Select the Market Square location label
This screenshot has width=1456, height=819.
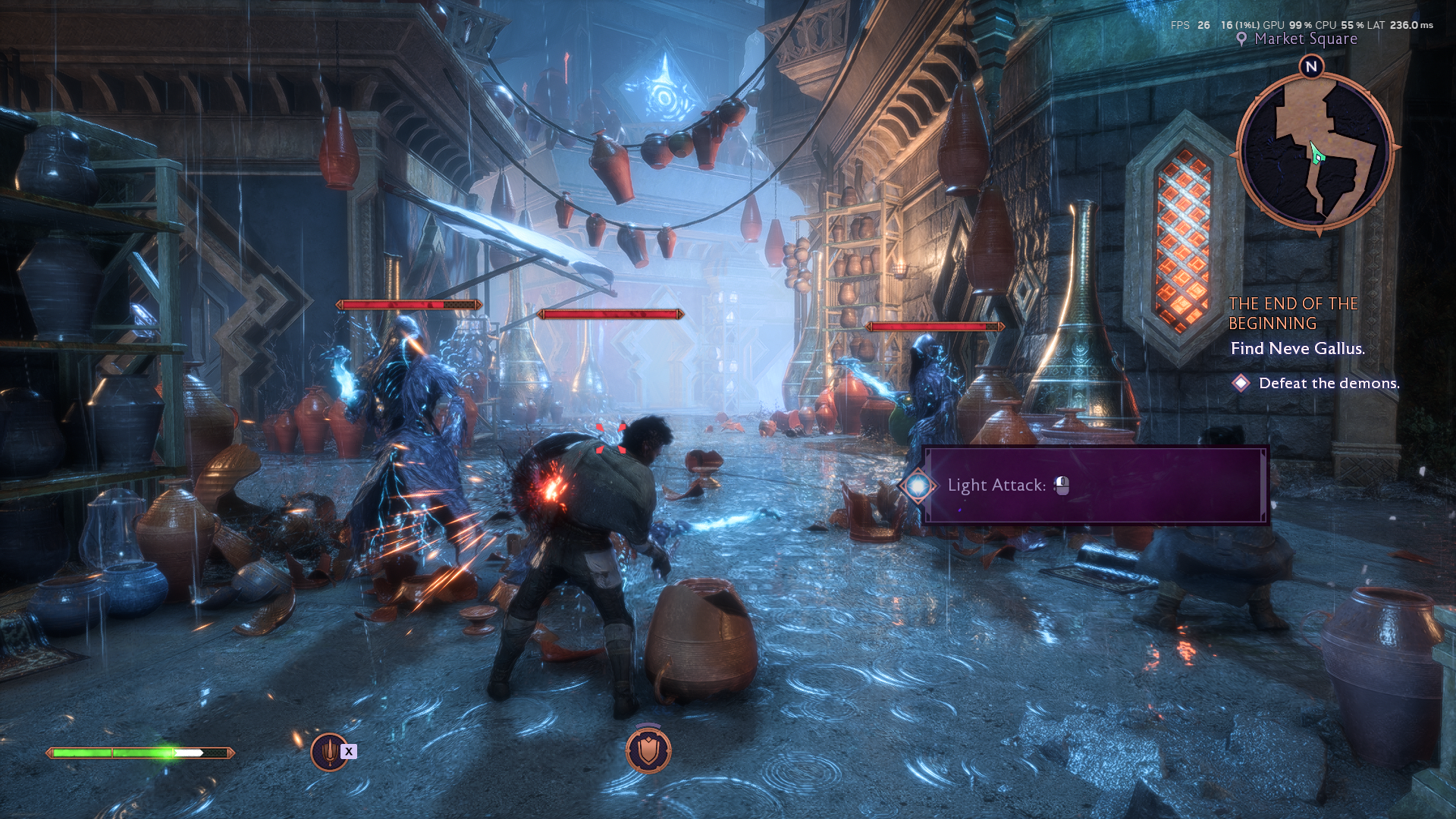(x=1304, y=39)
